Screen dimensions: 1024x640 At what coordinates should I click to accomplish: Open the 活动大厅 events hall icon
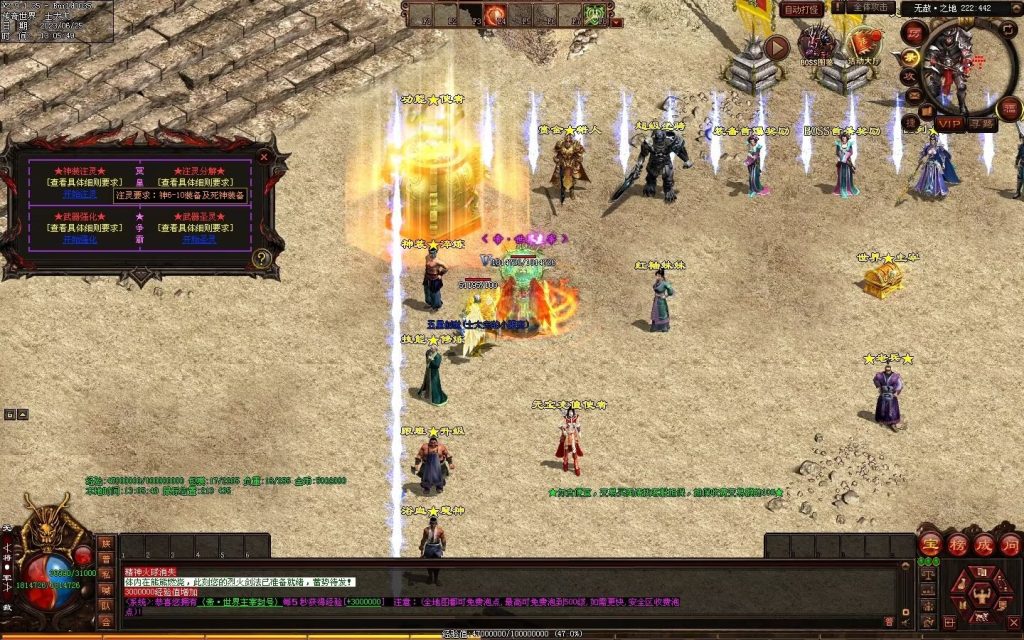tap(863, 45)
